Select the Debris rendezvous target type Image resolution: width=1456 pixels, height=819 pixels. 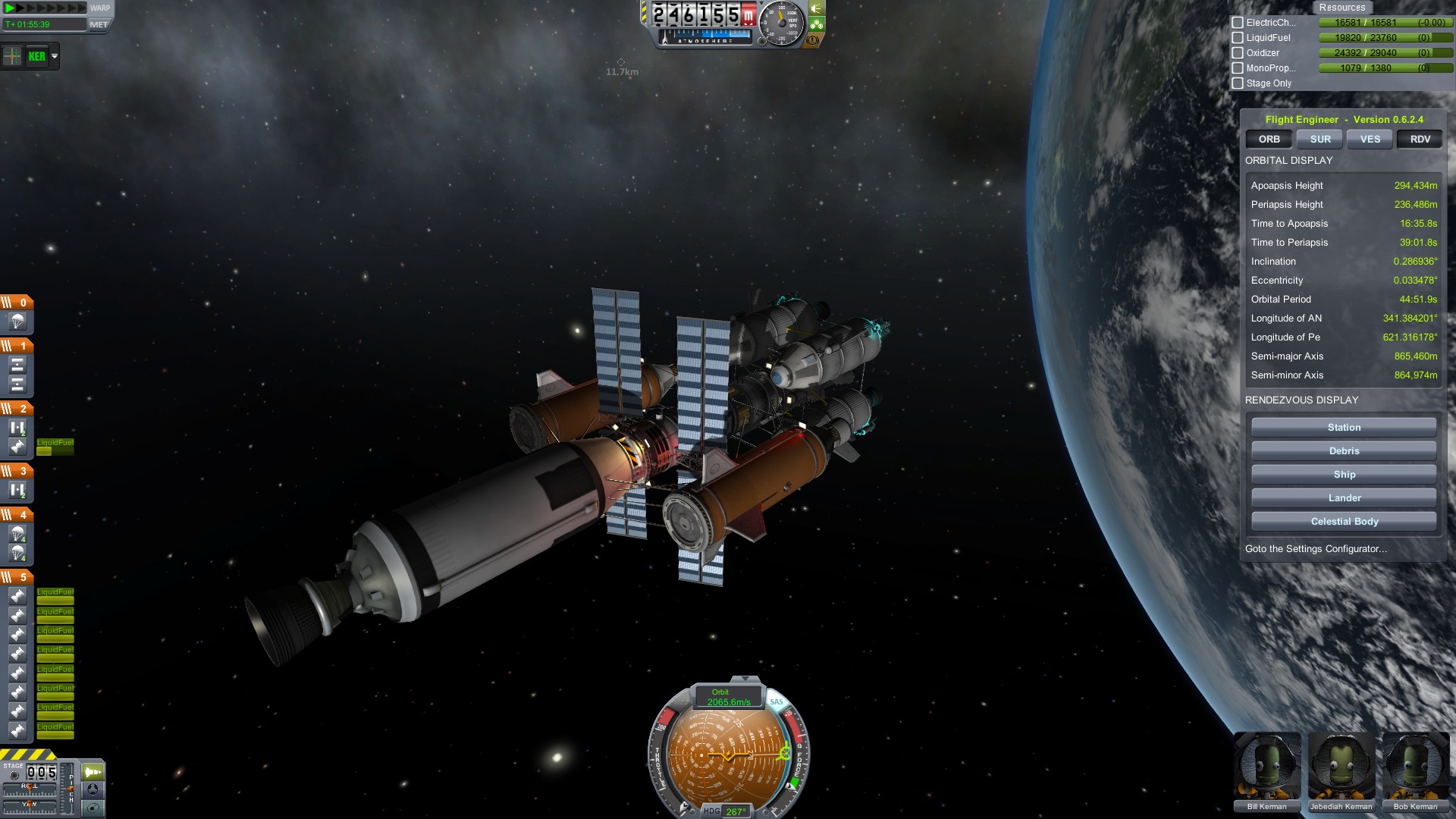1343,451
